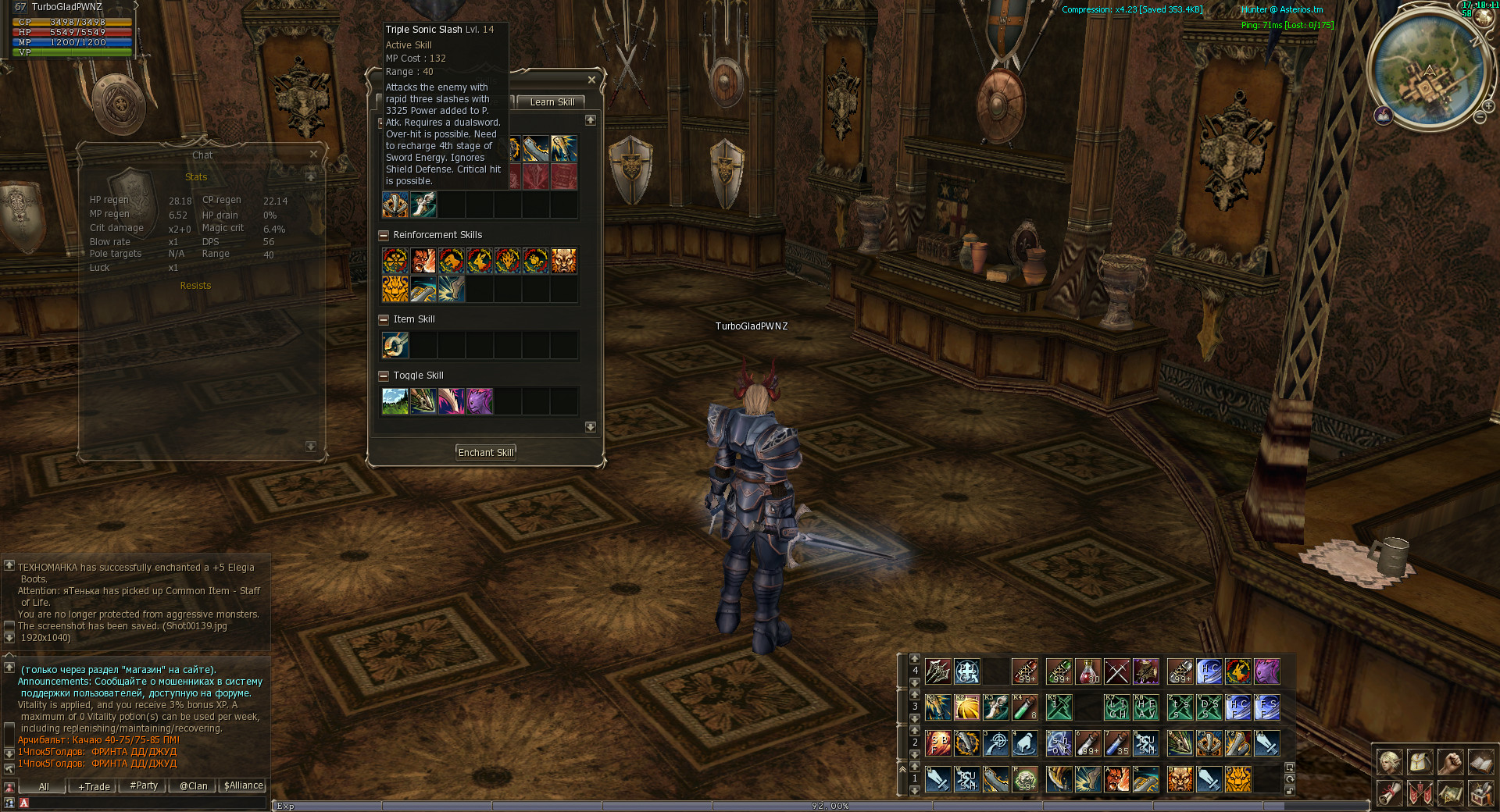Use the blue potion with count 35

[1117, 743]
